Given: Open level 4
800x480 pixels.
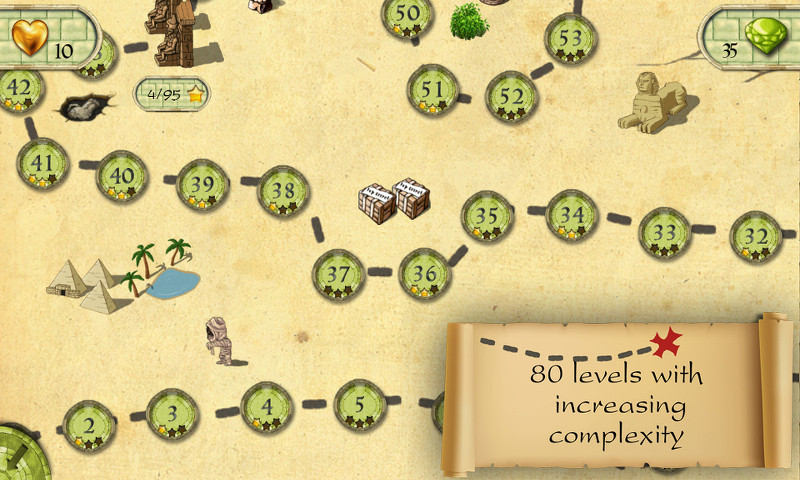Looking at the screenshot, I should point(266,408).
